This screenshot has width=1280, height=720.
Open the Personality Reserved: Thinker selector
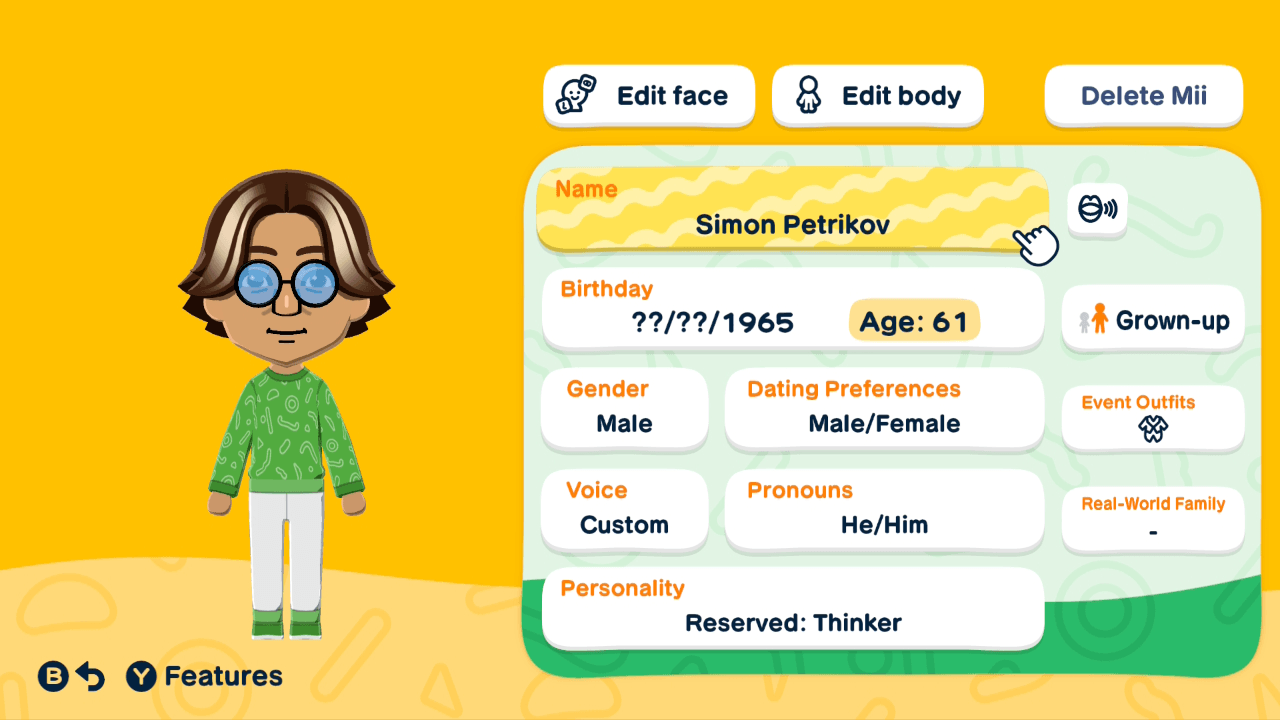coord(793,611)
